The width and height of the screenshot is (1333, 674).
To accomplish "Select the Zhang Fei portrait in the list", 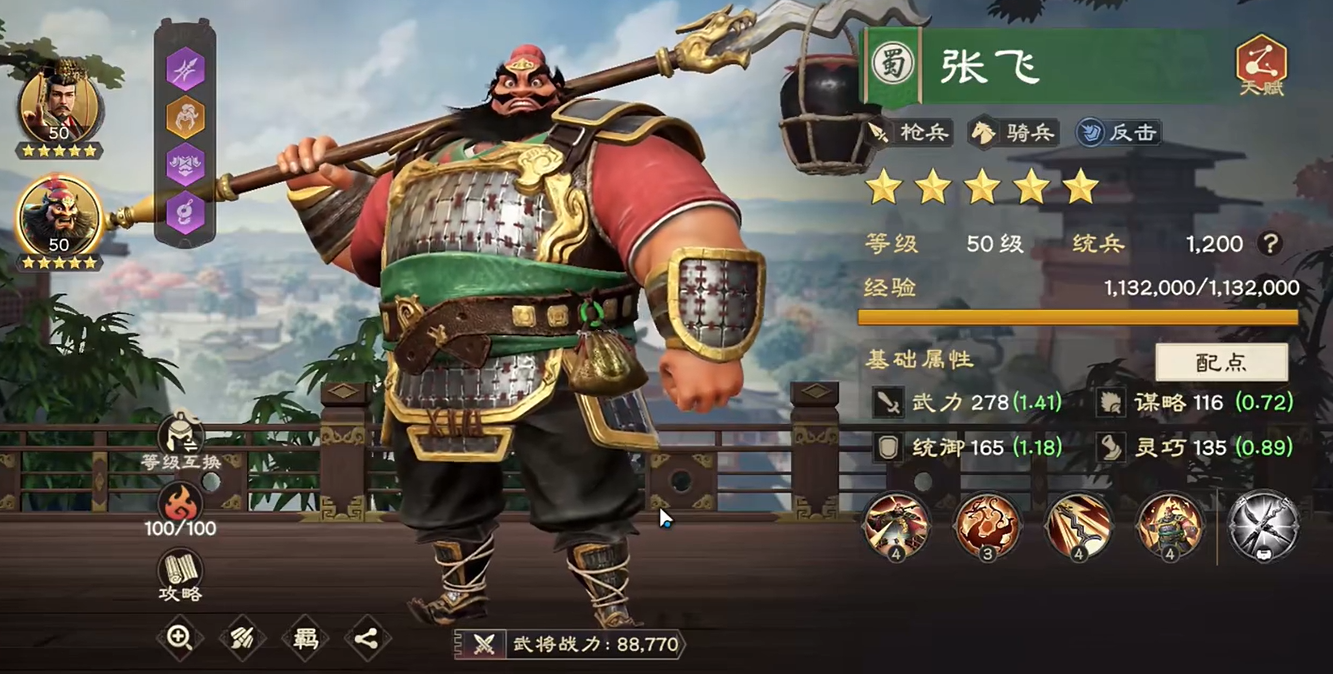I will pos(59,218).
